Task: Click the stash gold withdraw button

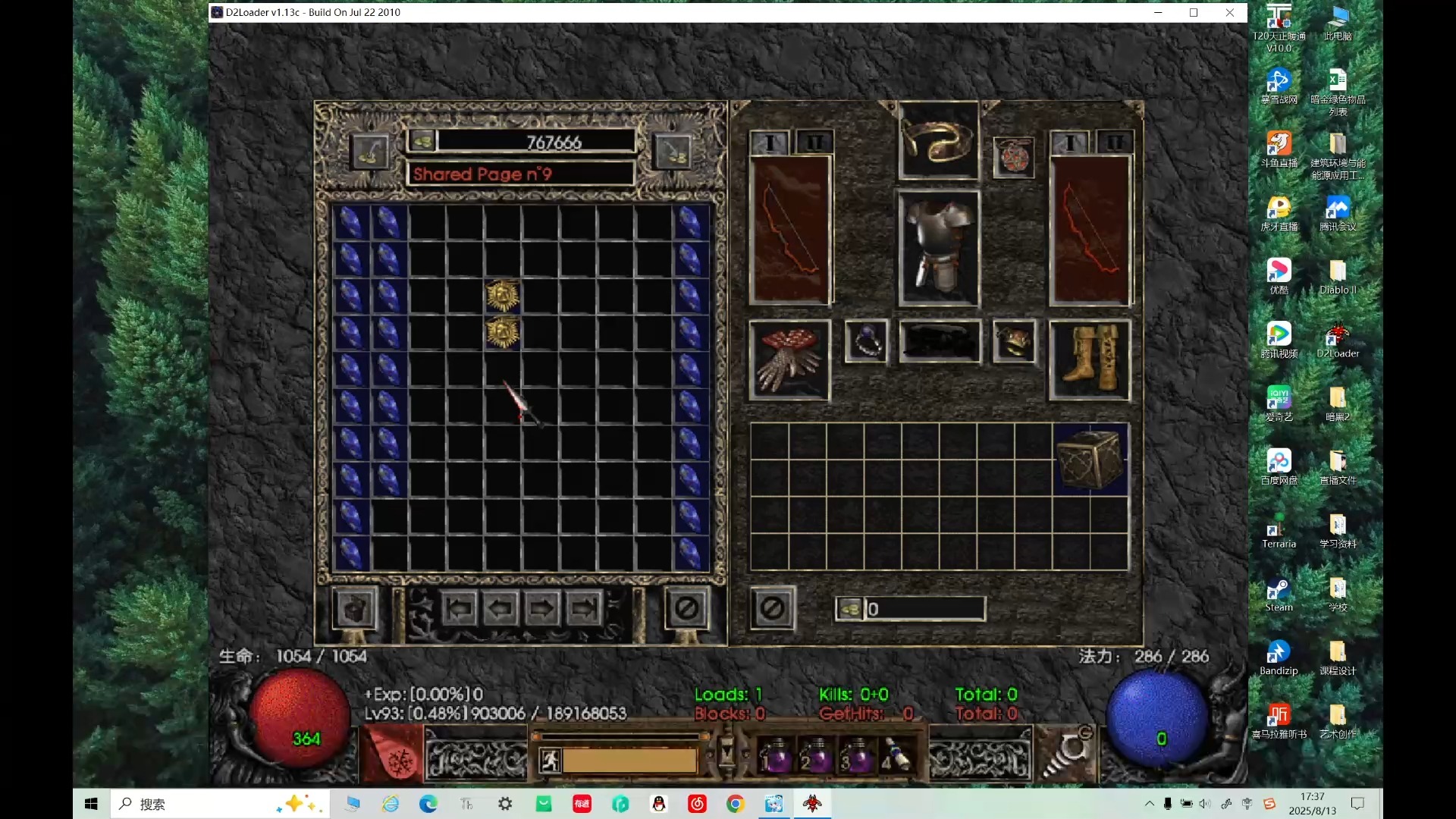Action: click(423, 141)
